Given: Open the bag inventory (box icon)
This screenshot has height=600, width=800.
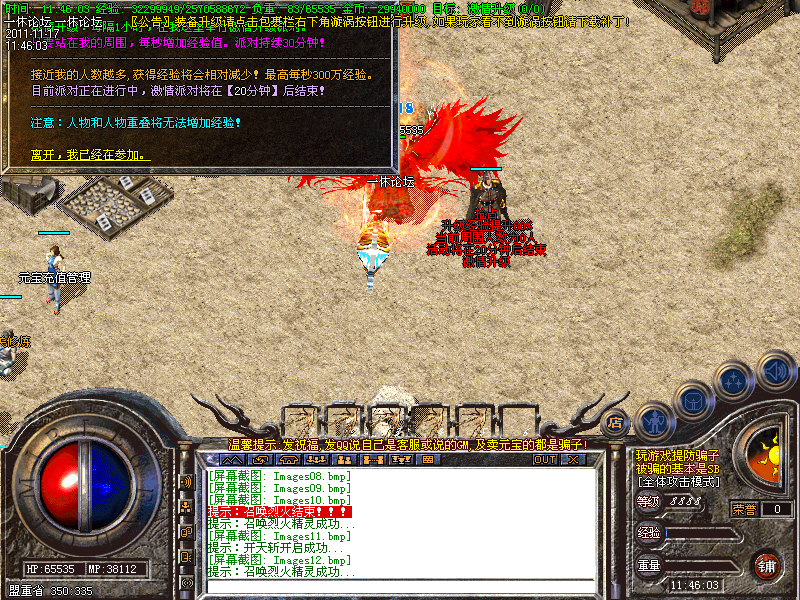Looking at the screenshot, I should click(x=693, y=401).
